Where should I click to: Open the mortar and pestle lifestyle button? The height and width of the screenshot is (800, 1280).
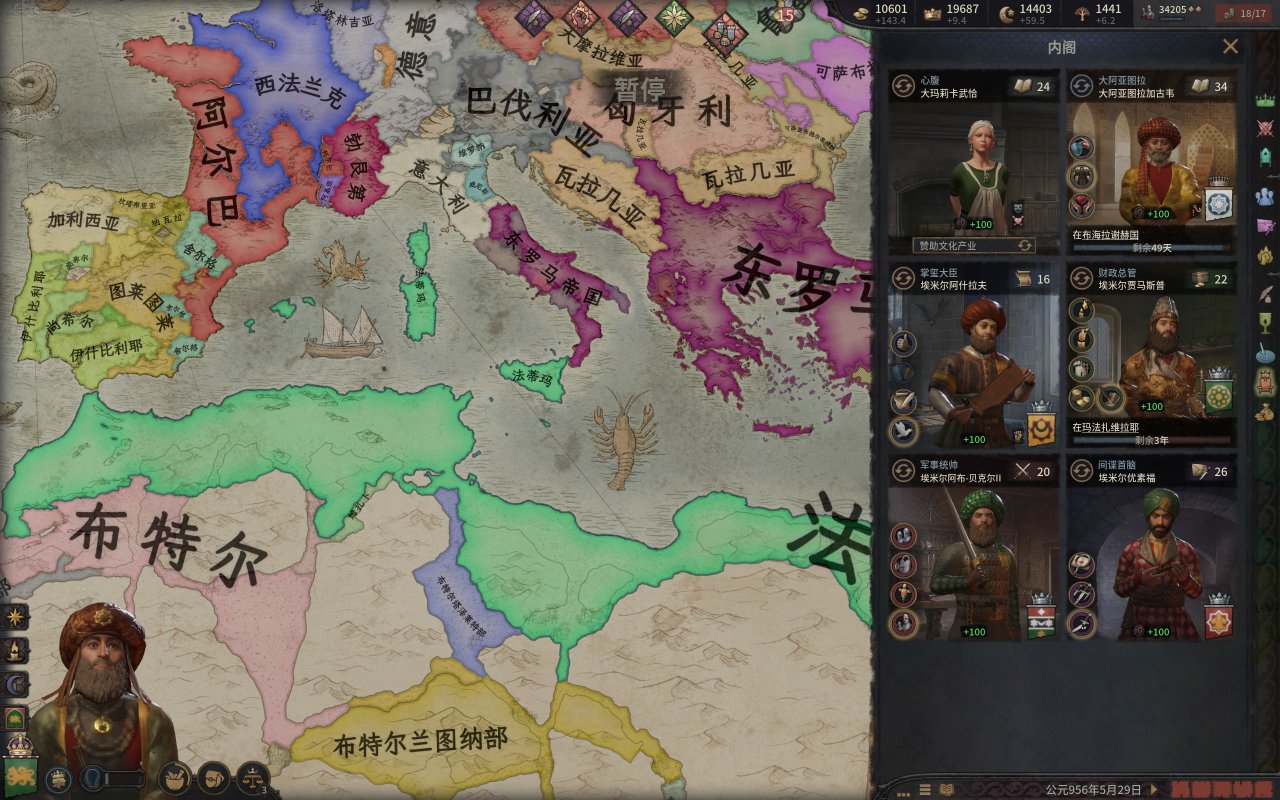[x=175, y=777]
